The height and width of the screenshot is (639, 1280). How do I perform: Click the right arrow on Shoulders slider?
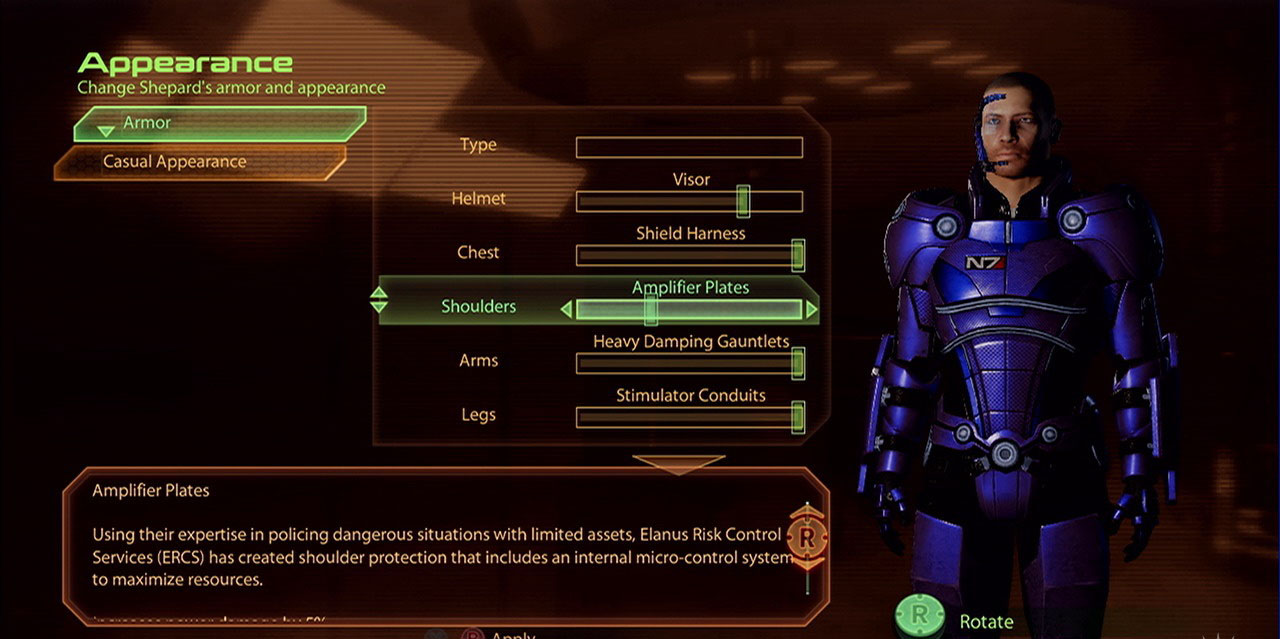click(811, 310)
